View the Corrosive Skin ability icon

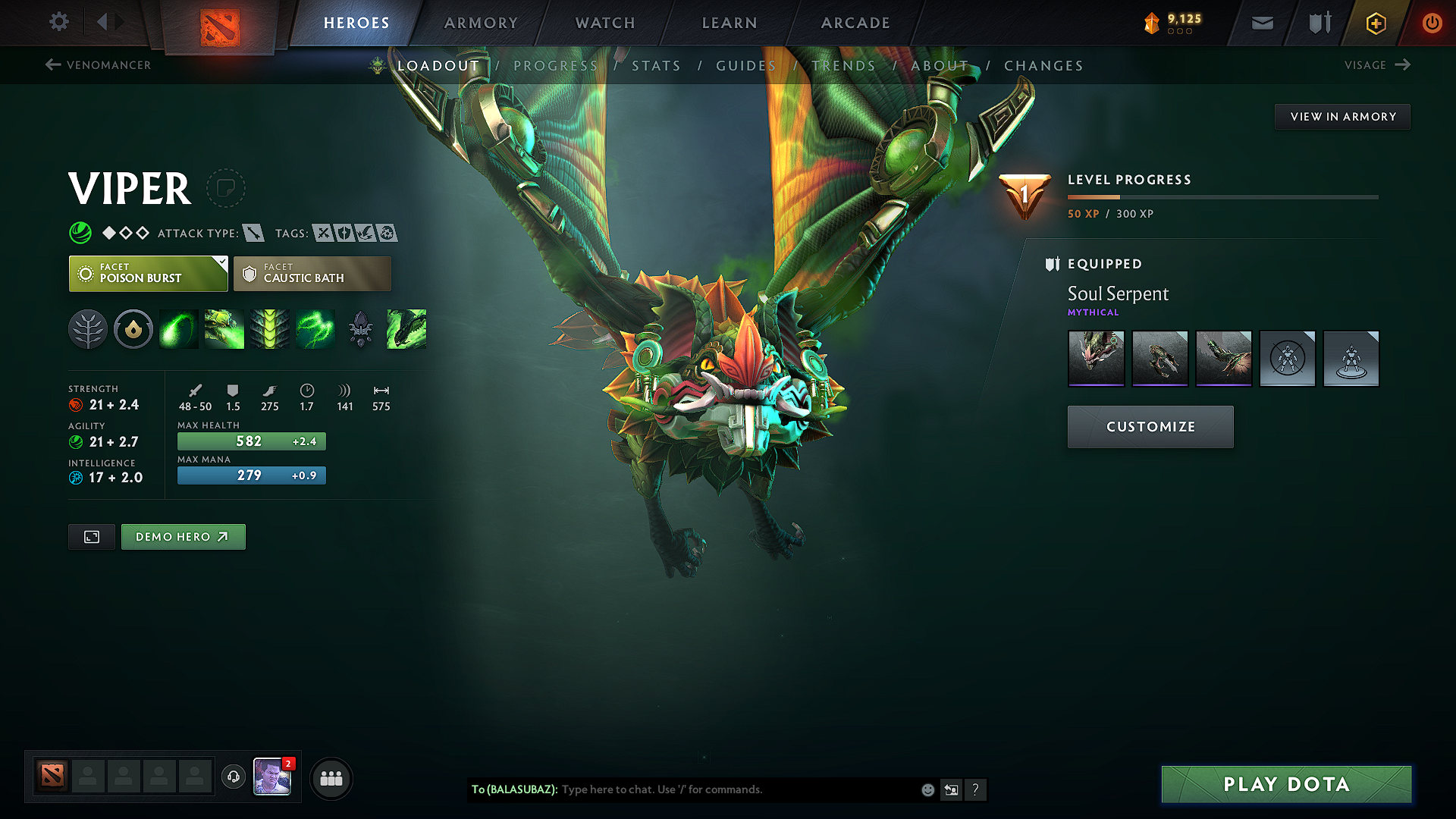click(x=270, y=329)
